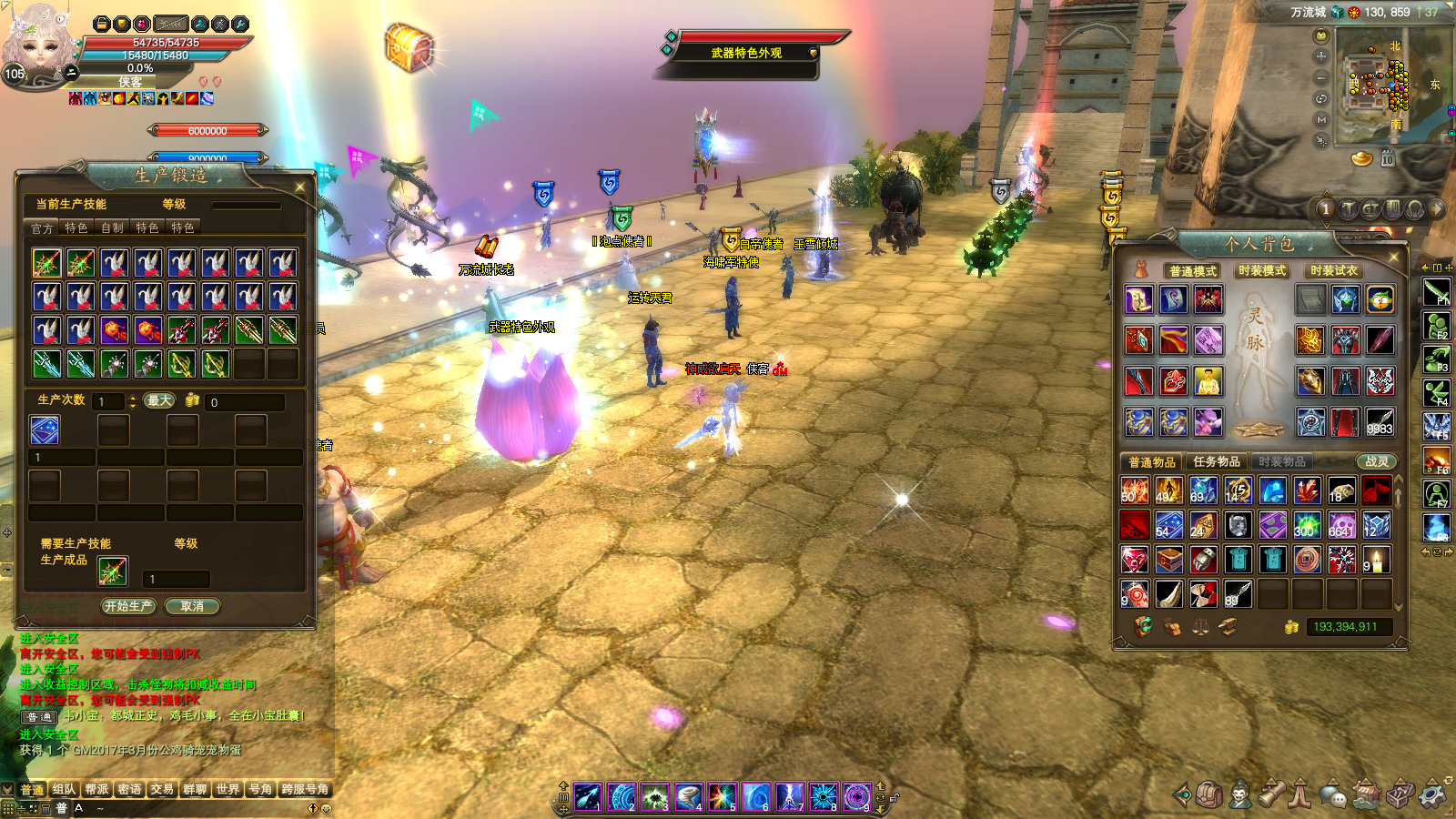The image size is (1456, 819).
Task: Switch to the 自制 recipe tab
Action: coord(112,227)
